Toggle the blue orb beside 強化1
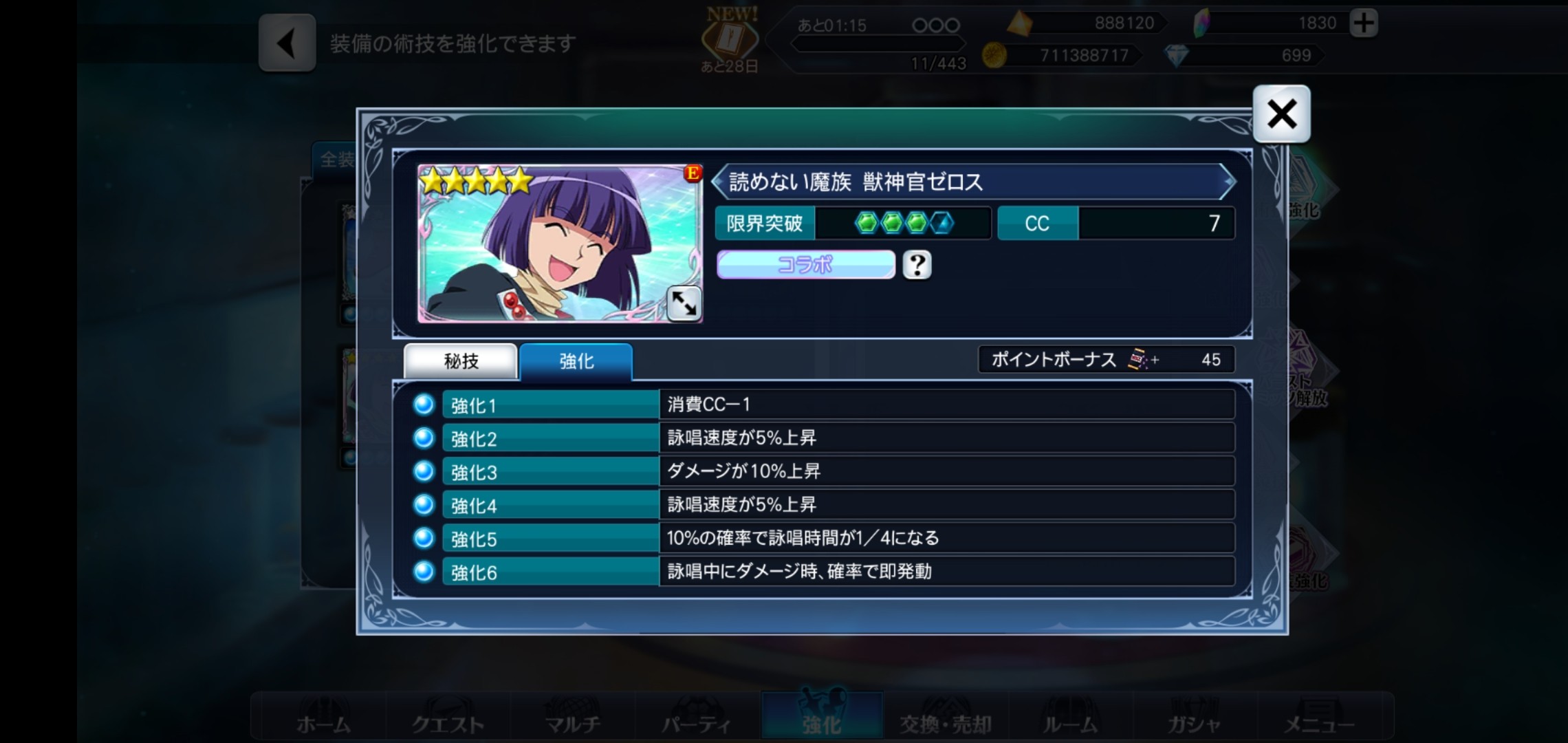Screen dimensions: 1568x743 pos(423,404)
